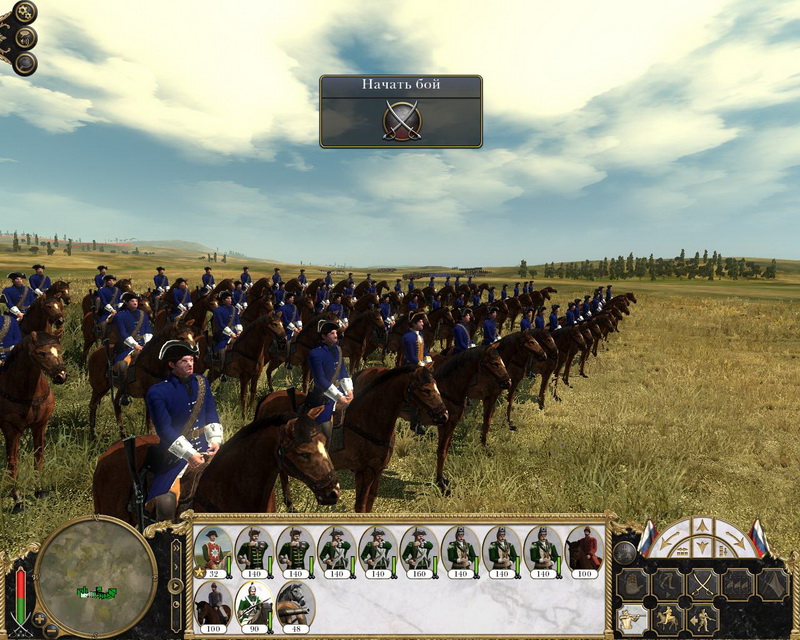Open the gear settings menu
This screenshot has height=640, width=800.
click(x=24, y=14)
